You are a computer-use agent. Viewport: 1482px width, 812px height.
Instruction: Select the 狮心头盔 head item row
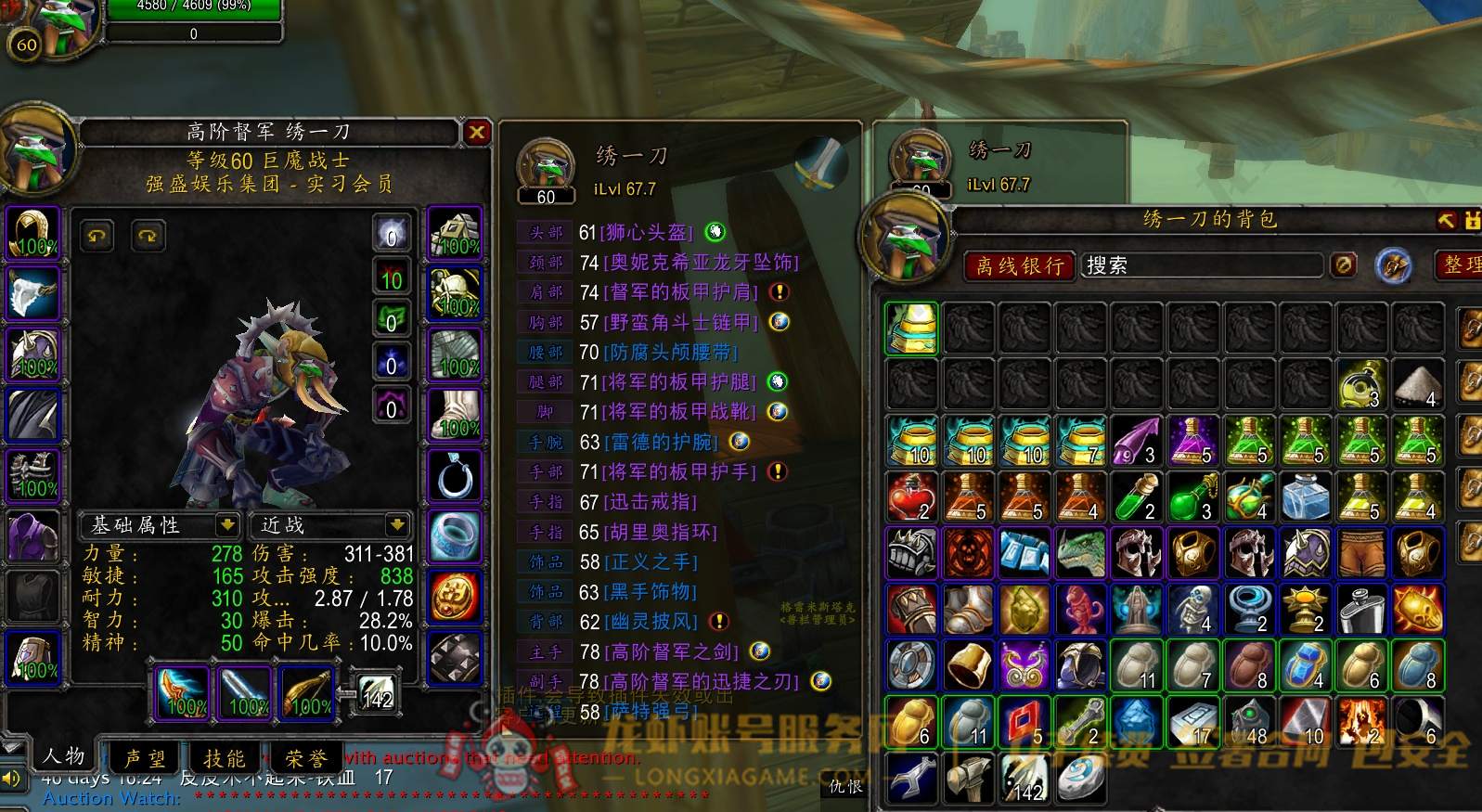click(x=646, y=232)
